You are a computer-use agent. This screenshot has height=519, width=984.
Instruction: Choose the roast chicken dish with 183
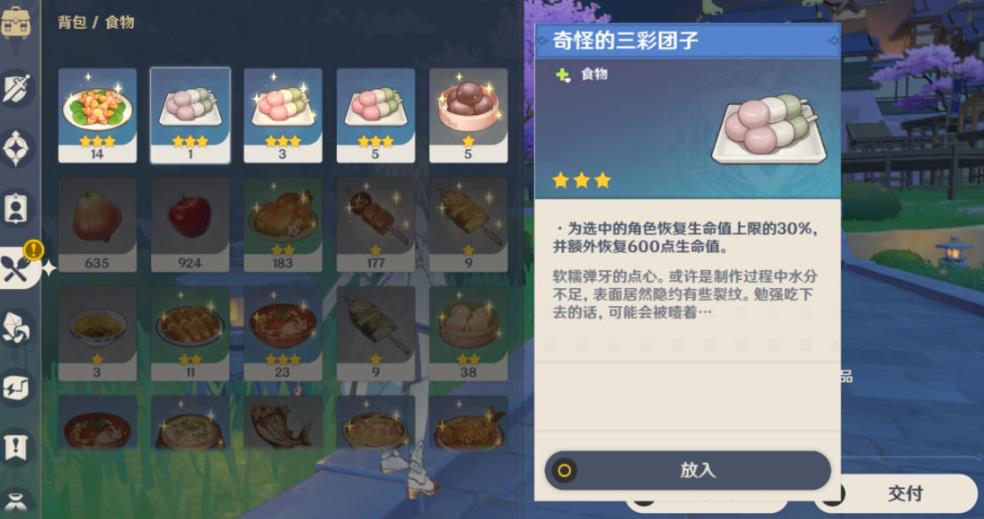point(283,224)
